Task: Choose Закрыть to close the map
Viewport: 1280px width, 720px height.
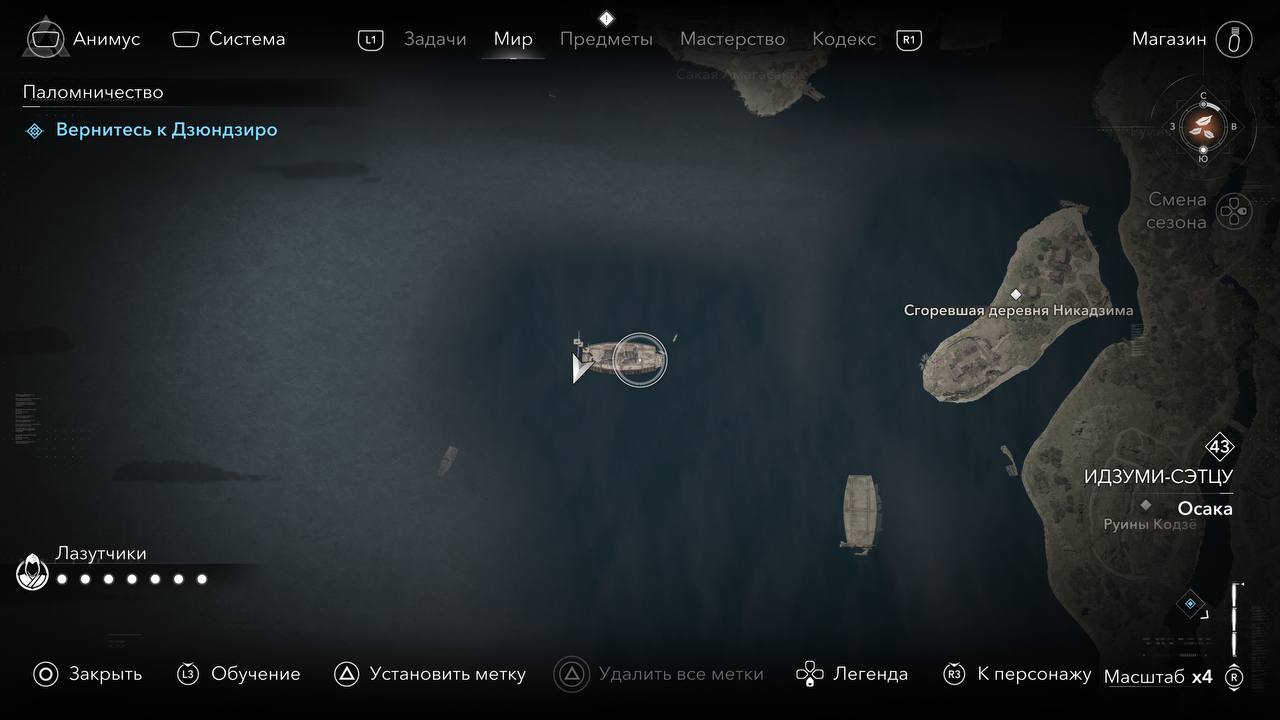Action: tap(88, 674)
